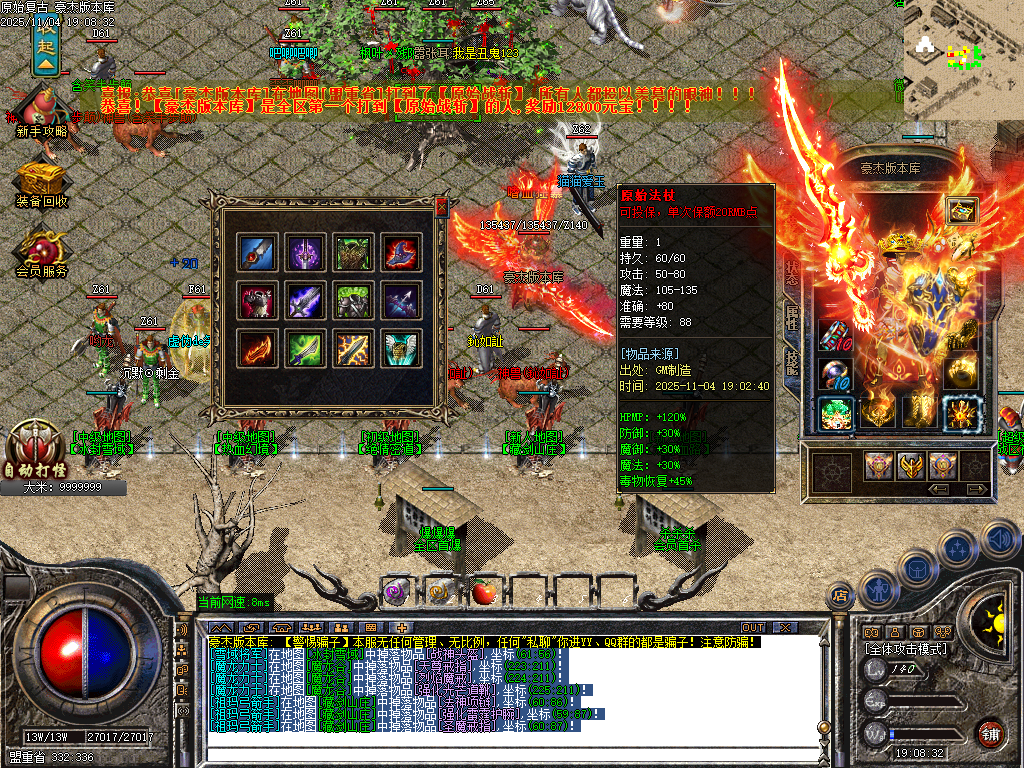Select the winged golden helmet item slot
1024x768 pixels.
pyautogui.click(x=402, y=348)
